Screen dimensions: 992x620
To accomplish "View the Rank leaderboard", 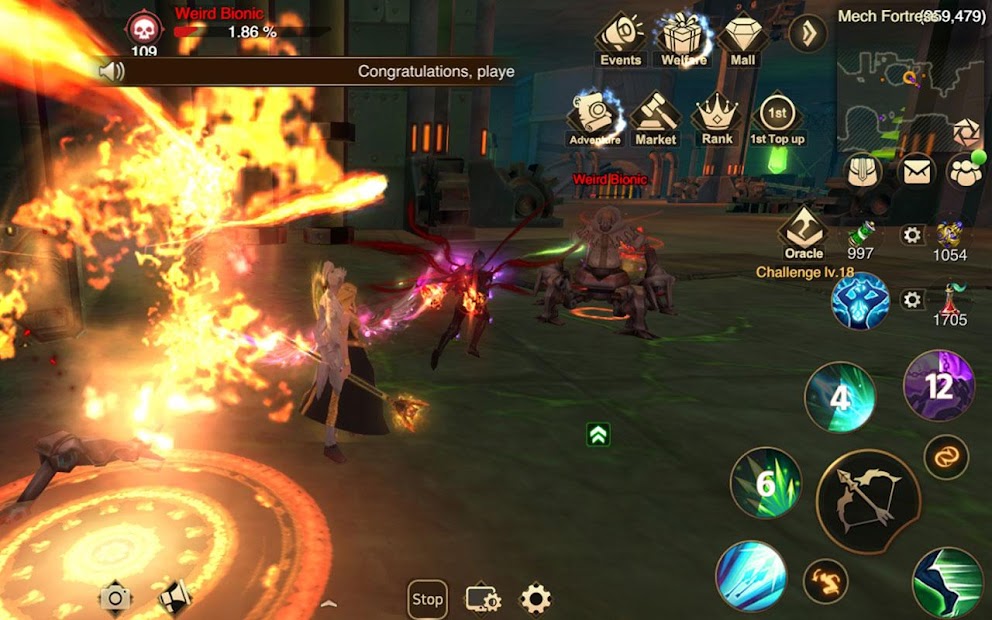I will tap(716, 117).
